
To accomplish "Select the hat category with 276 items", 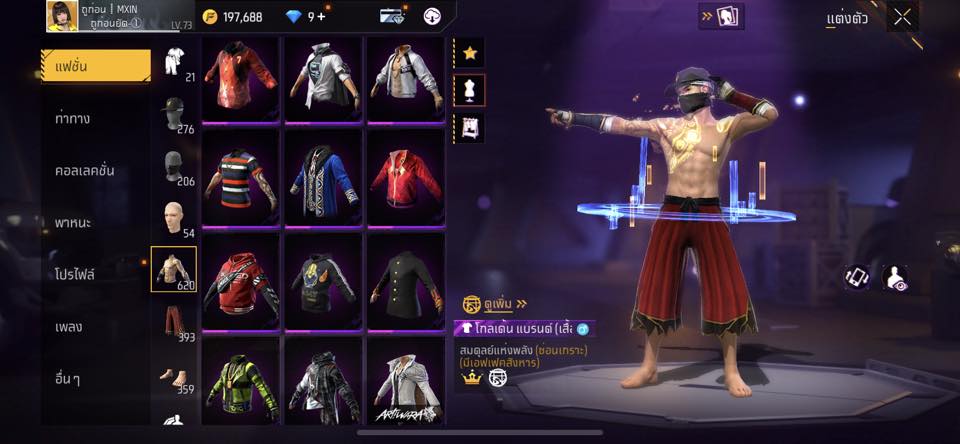I will pyautogui.click(x=174, y=112).
